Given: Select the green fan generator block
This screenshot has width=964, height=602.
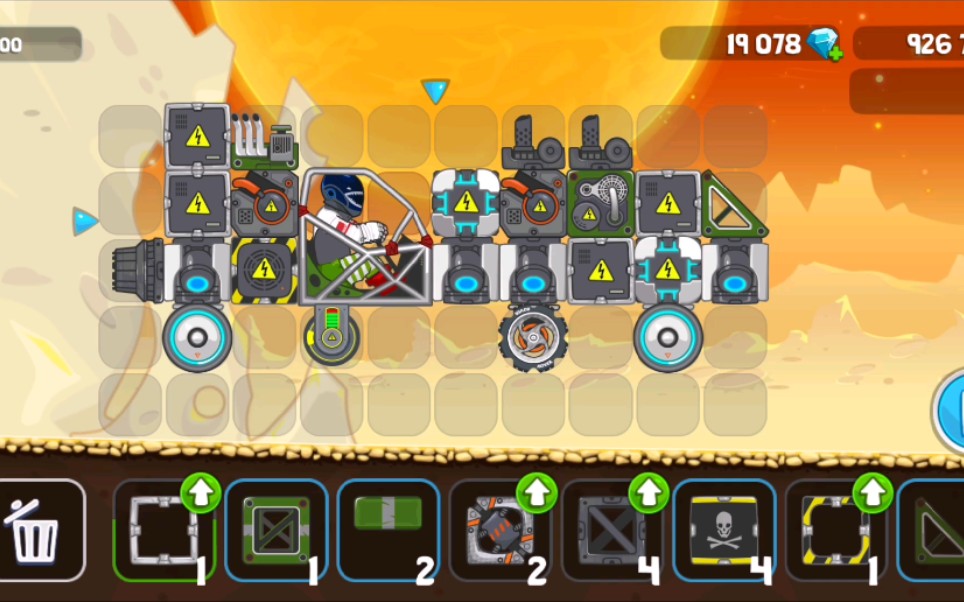Looking at the screenshot, I should tap(600, 204).
